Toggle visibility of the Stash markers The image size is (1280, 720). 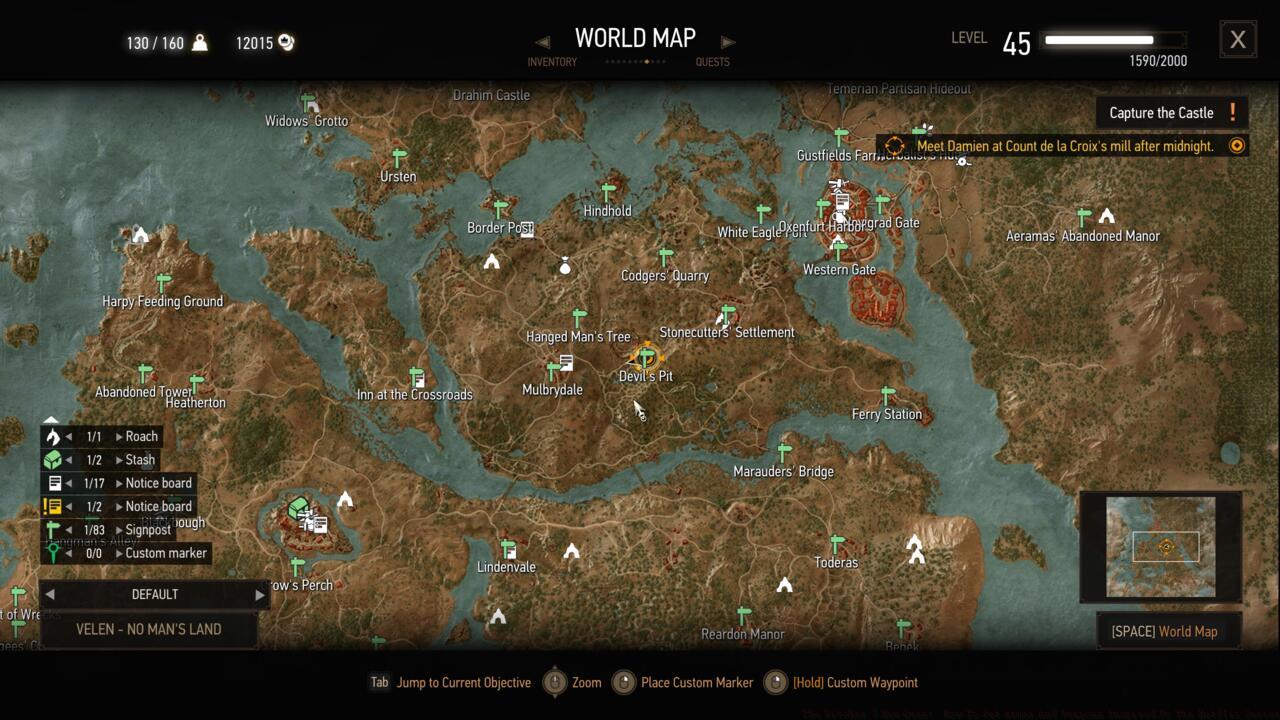pyautogui.click(x=71, y=459)
